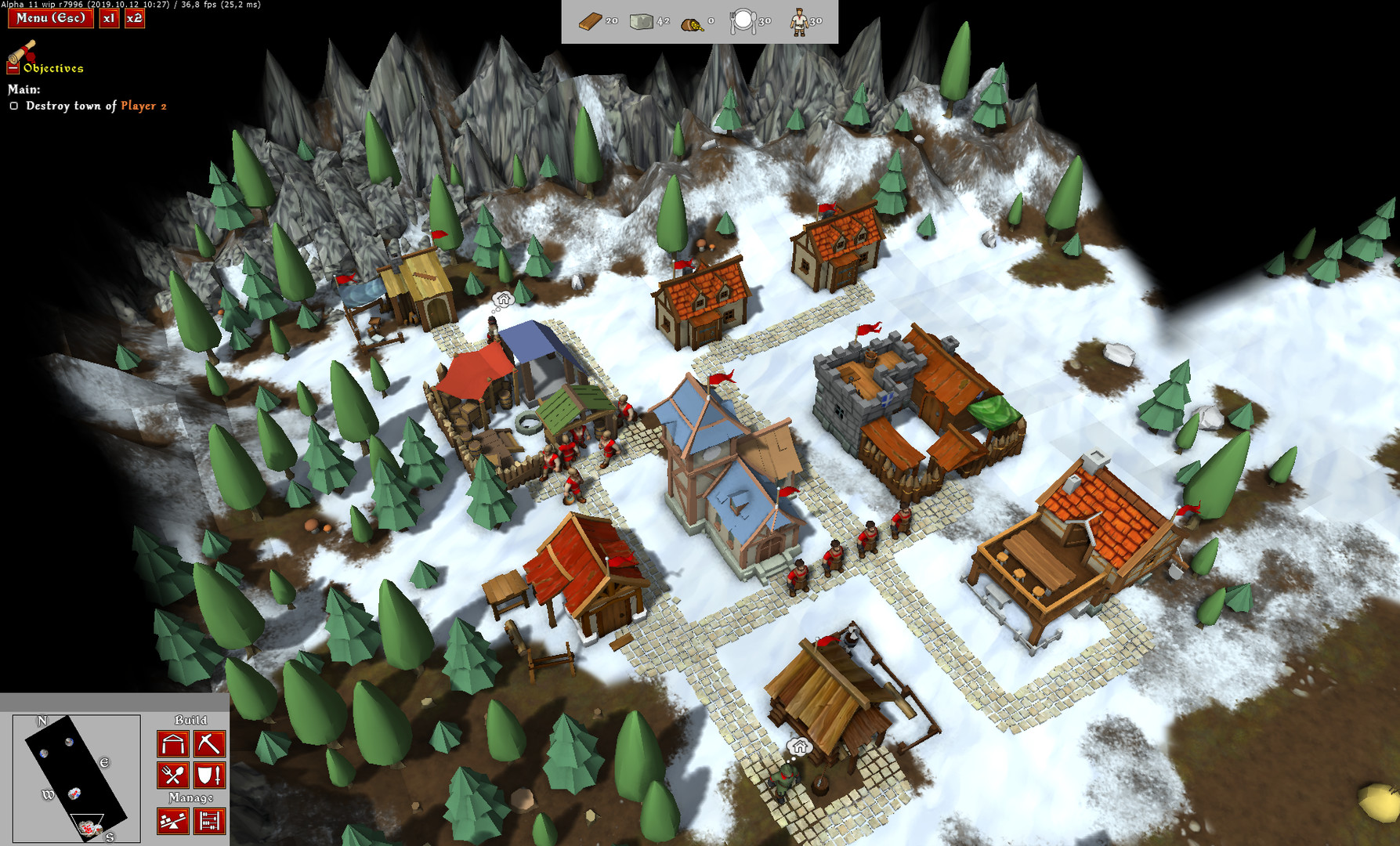Click the Manage section header
The height and width of the screenshot is (846, 1400).
click(192, 797)
